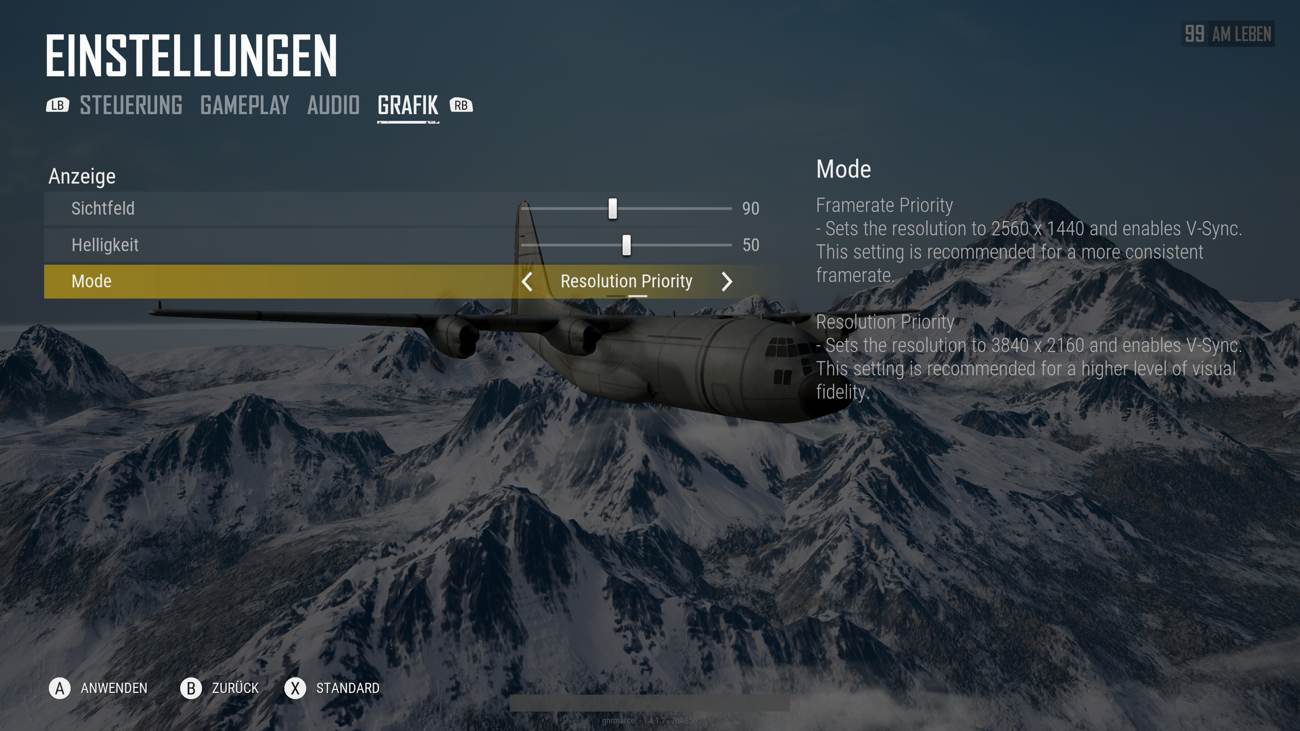Click the scrollbar at the bottom center
1300x731 pixels.
click(x=650, y=703)
